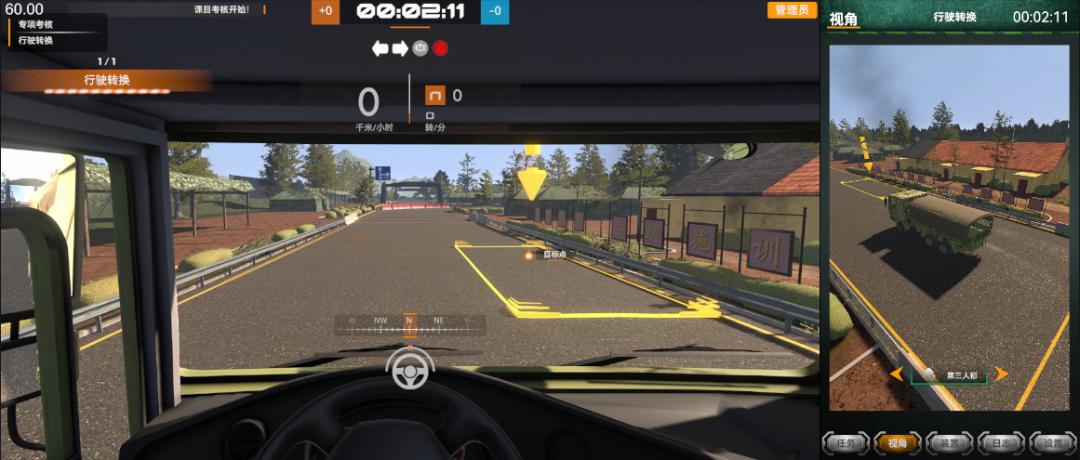Click the red indicator light icon
Image resolution: width=1080 pixels, height=460 pixels.
(x=440, y=48)
